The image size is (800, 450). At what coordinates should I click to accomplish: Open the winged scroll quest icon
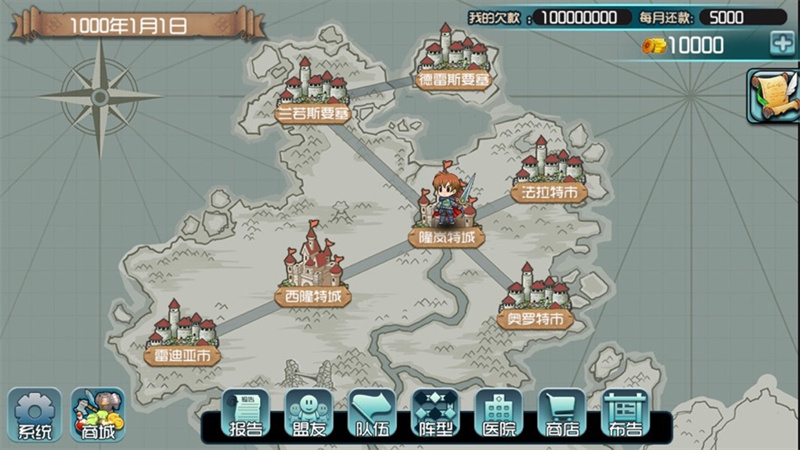[x=773, y=96]
